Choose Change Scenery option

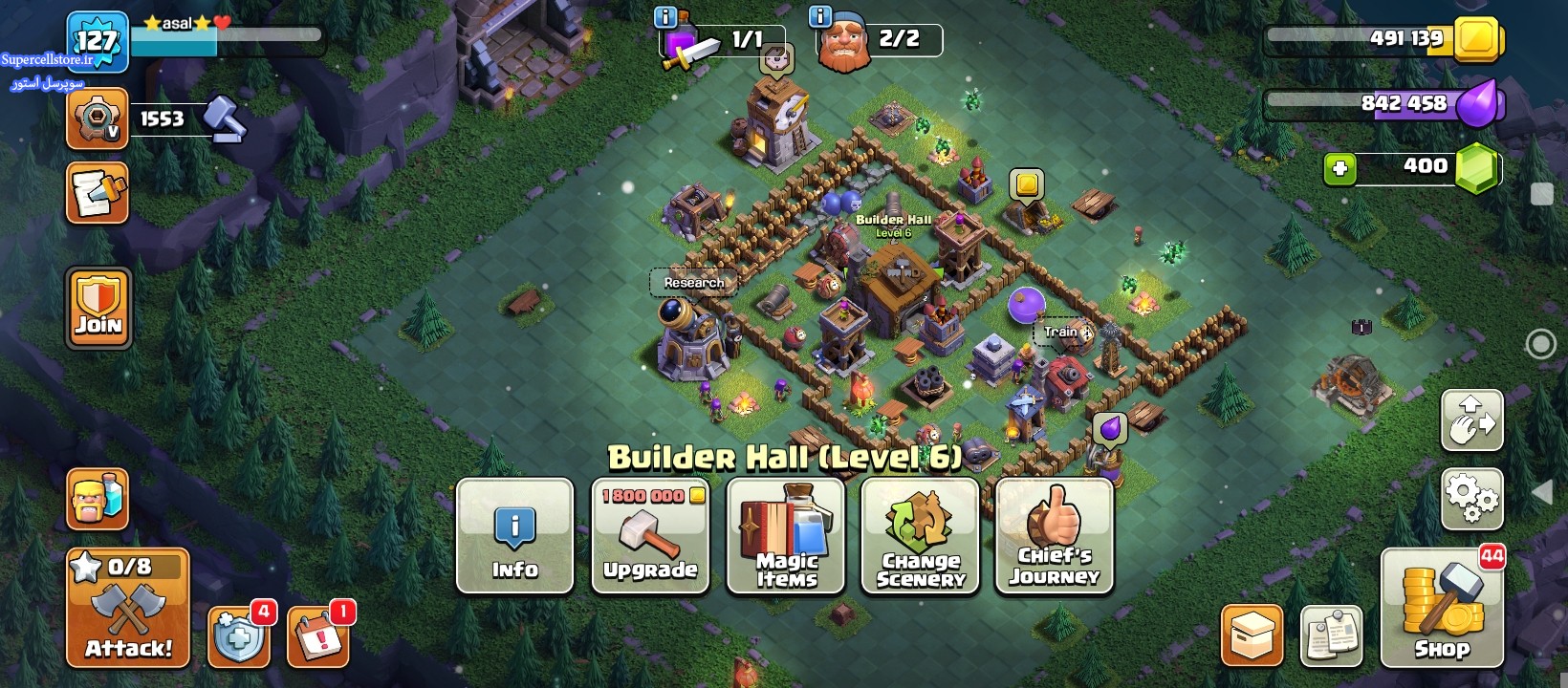[x=921, y=536]
